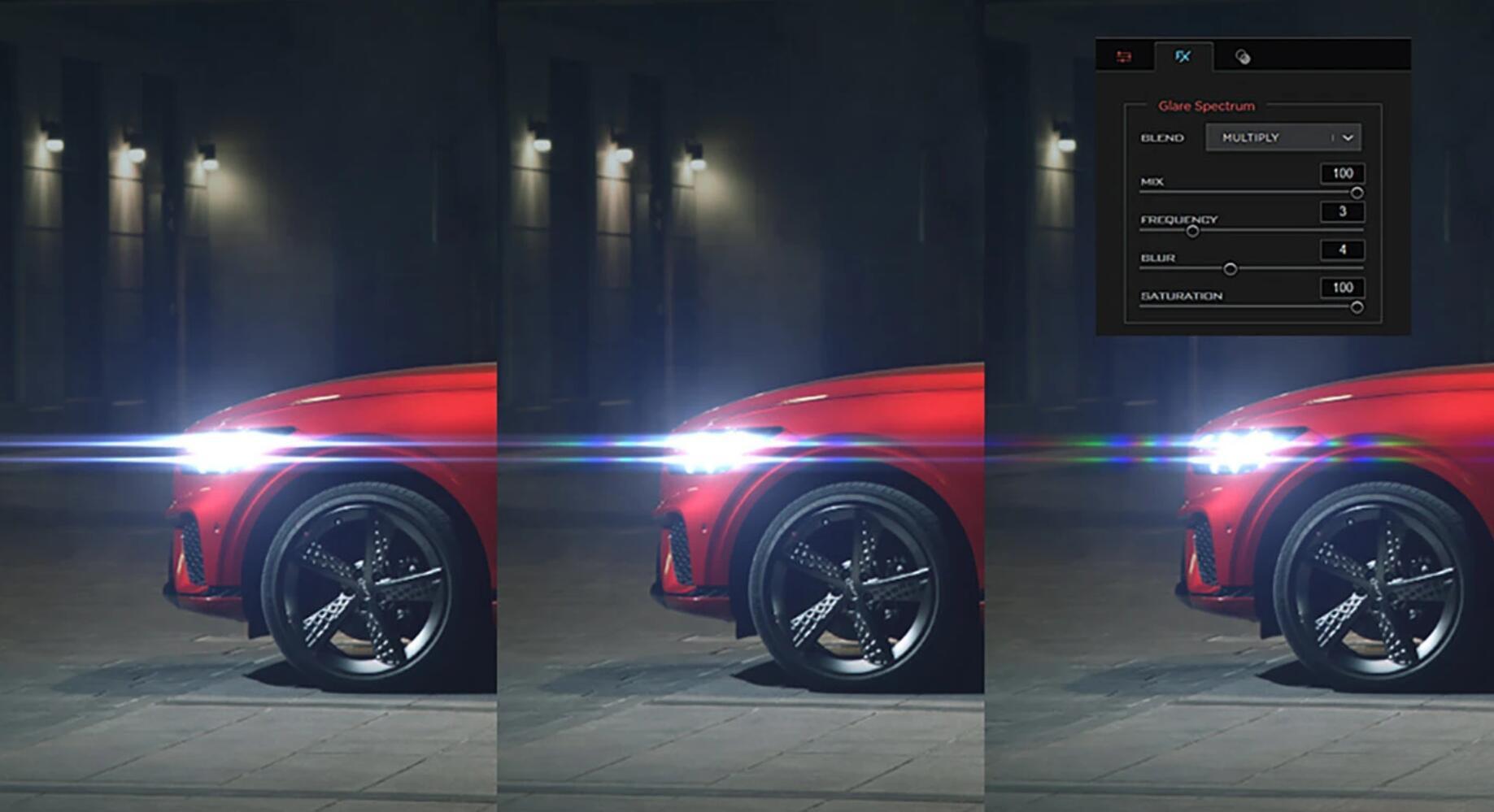Image resolution: width=1494 pixels, height=812 pixels.
Task: Click the Blur slider handle
Action: point(1230,269)
